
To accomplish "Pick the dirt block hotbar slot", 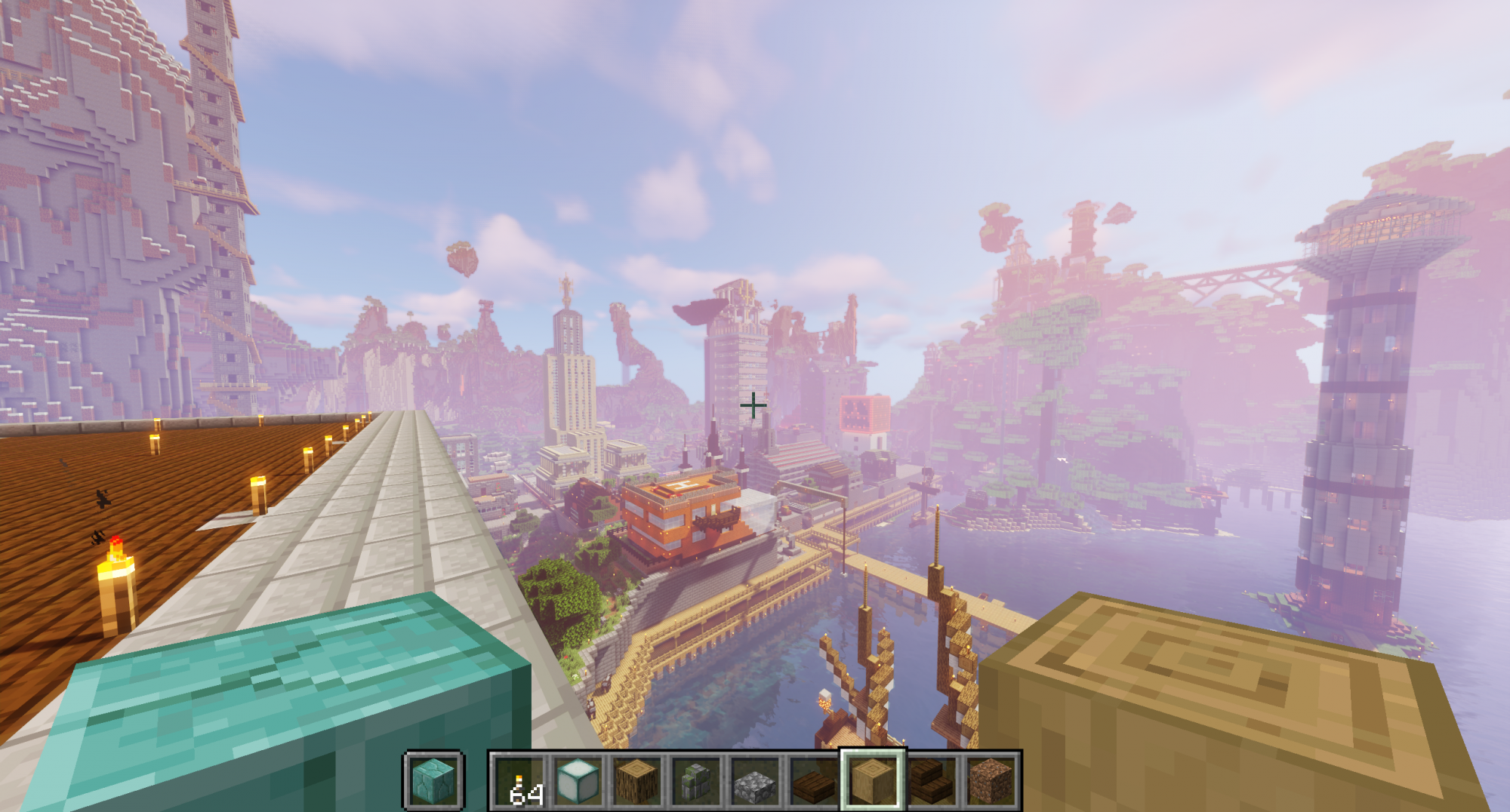I will 991,780.
